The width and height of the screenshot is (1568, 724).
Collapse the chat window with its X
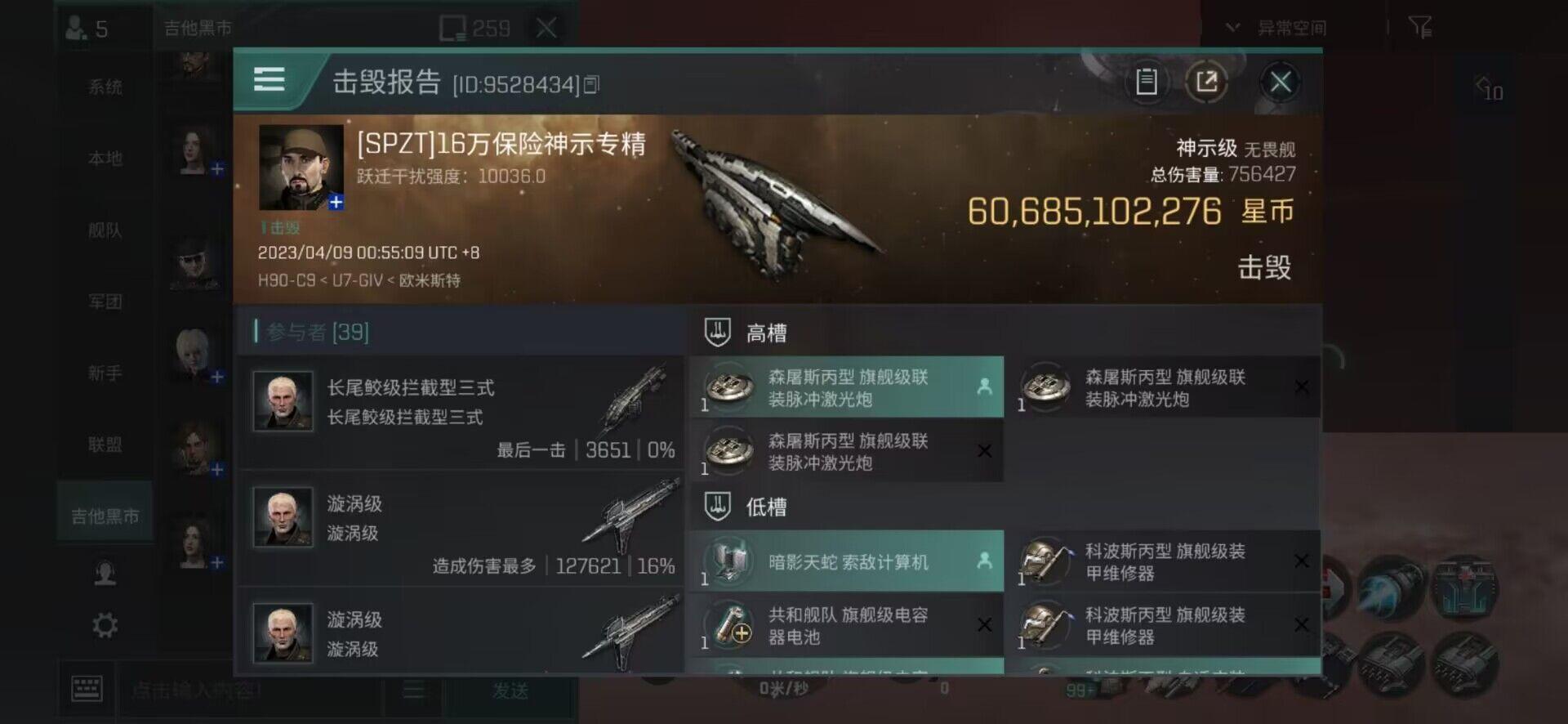tap(546, 28)
